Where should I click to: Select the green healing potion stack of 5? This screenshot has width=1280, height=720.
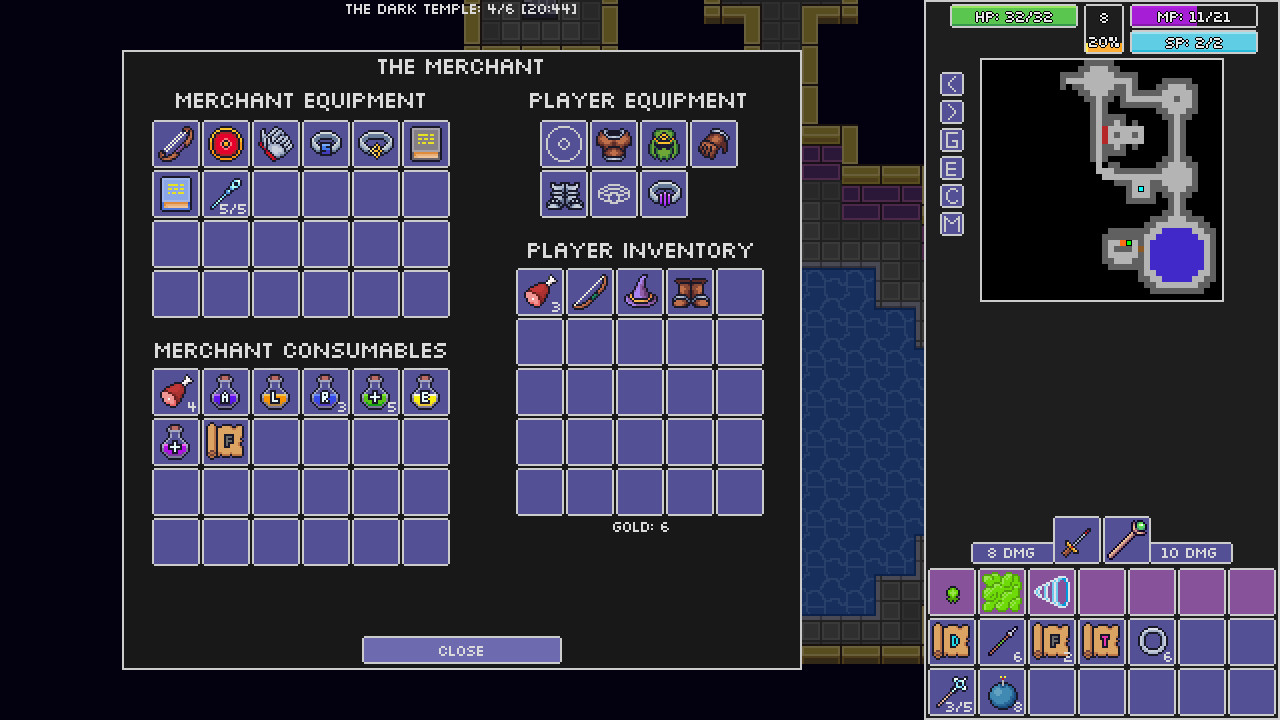pos(375,393)
